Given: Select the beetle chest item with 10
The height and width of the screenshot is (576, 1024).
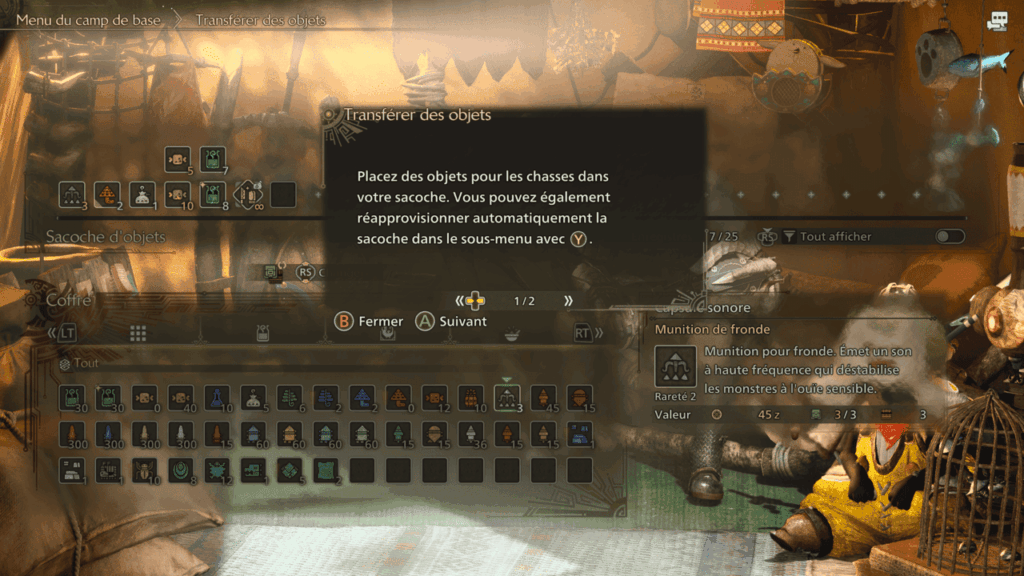Looking at the screenshot, I should coord(145,470).
